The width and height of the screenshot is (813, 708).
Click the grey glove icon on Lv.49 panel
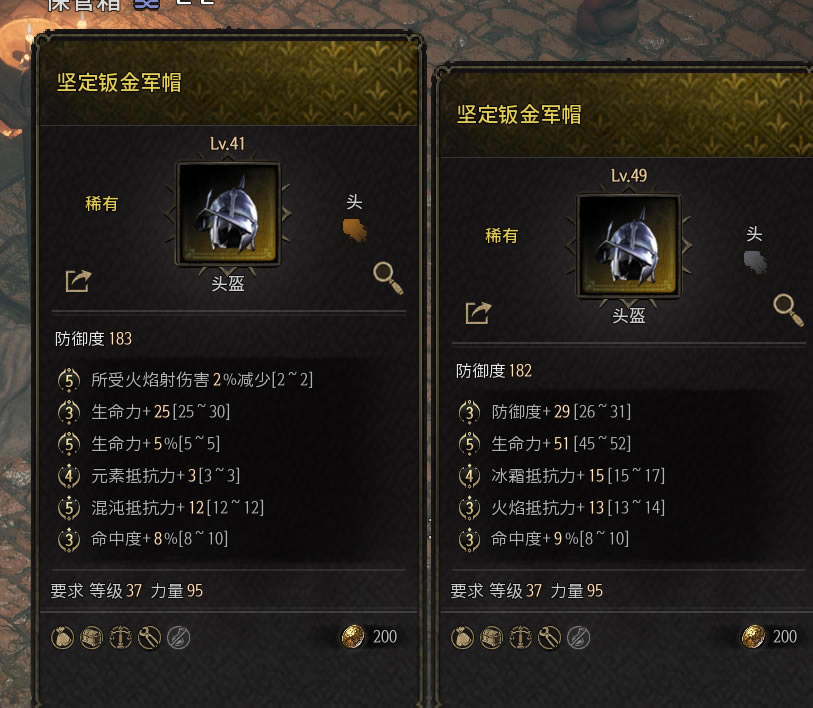(x=755, y=262)
